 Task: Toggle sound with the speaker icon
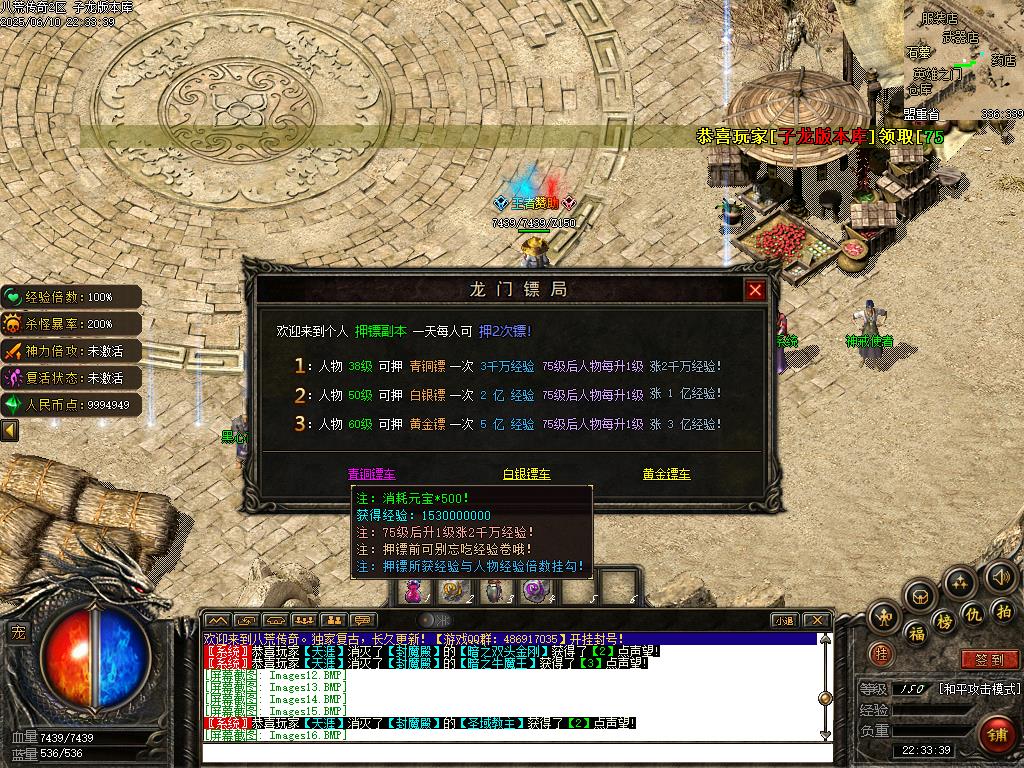pos(1000,576)
